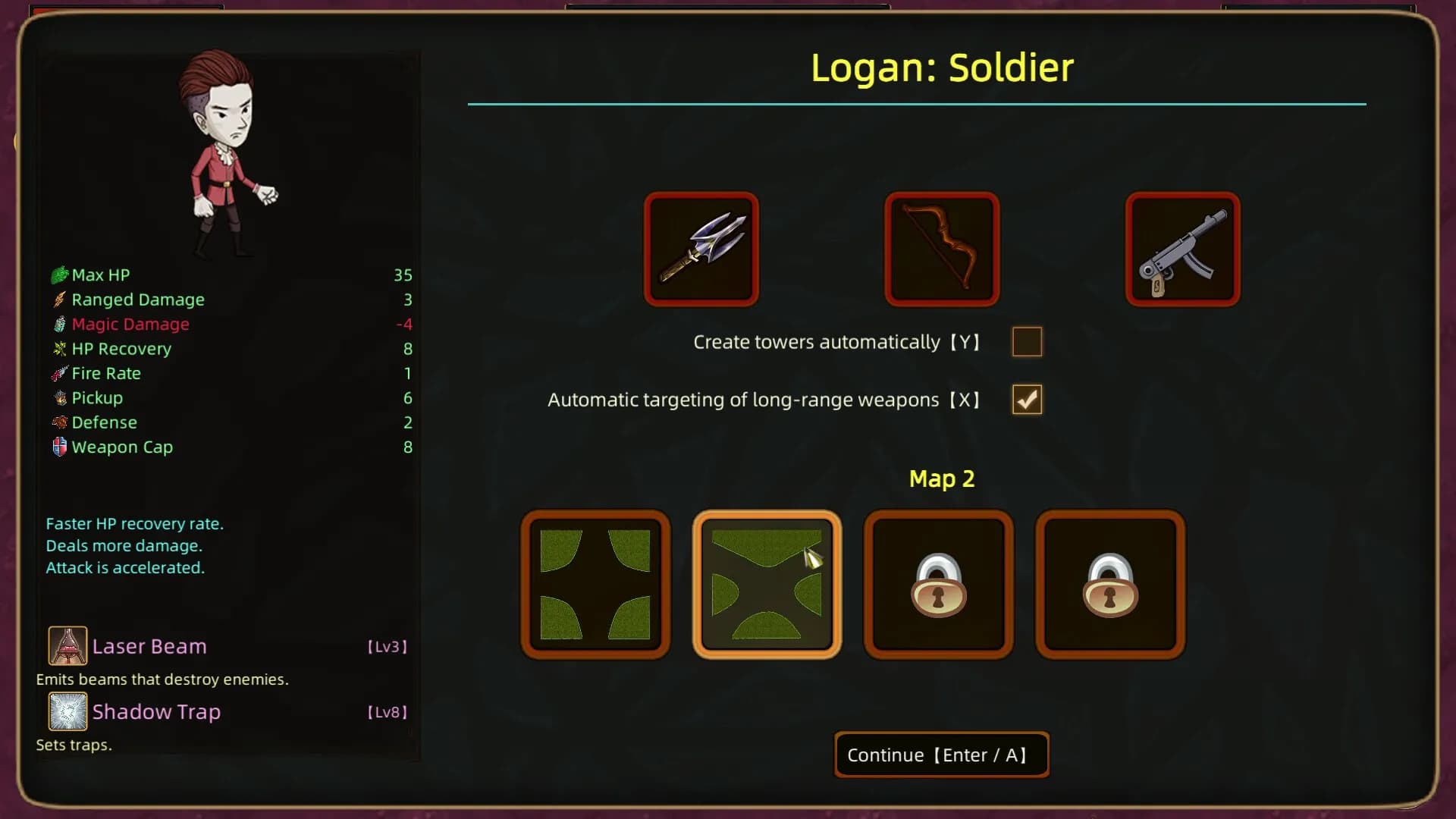Select the trident spear weapon

(701, 249)
